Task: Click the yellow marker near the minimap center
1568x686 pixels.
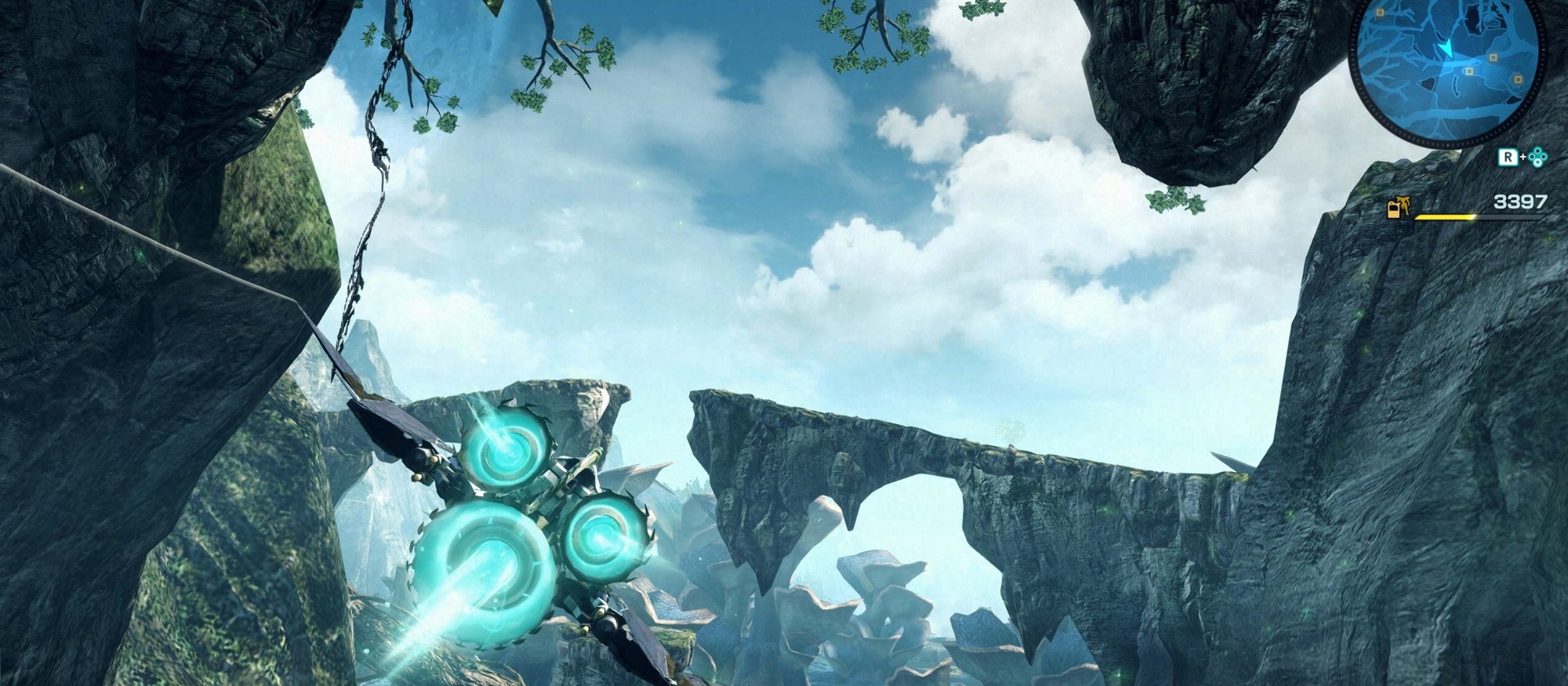Action: point(1469,71)
